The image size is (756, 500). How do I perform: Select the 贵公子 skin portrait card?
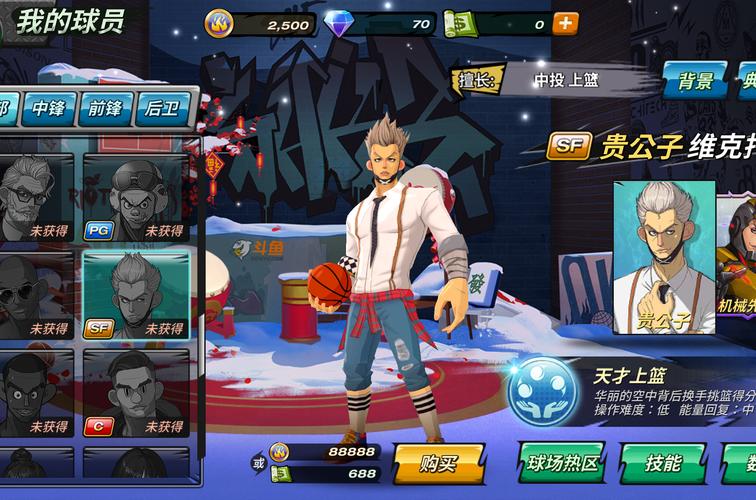pyautogui.click(x=664, y=257)
